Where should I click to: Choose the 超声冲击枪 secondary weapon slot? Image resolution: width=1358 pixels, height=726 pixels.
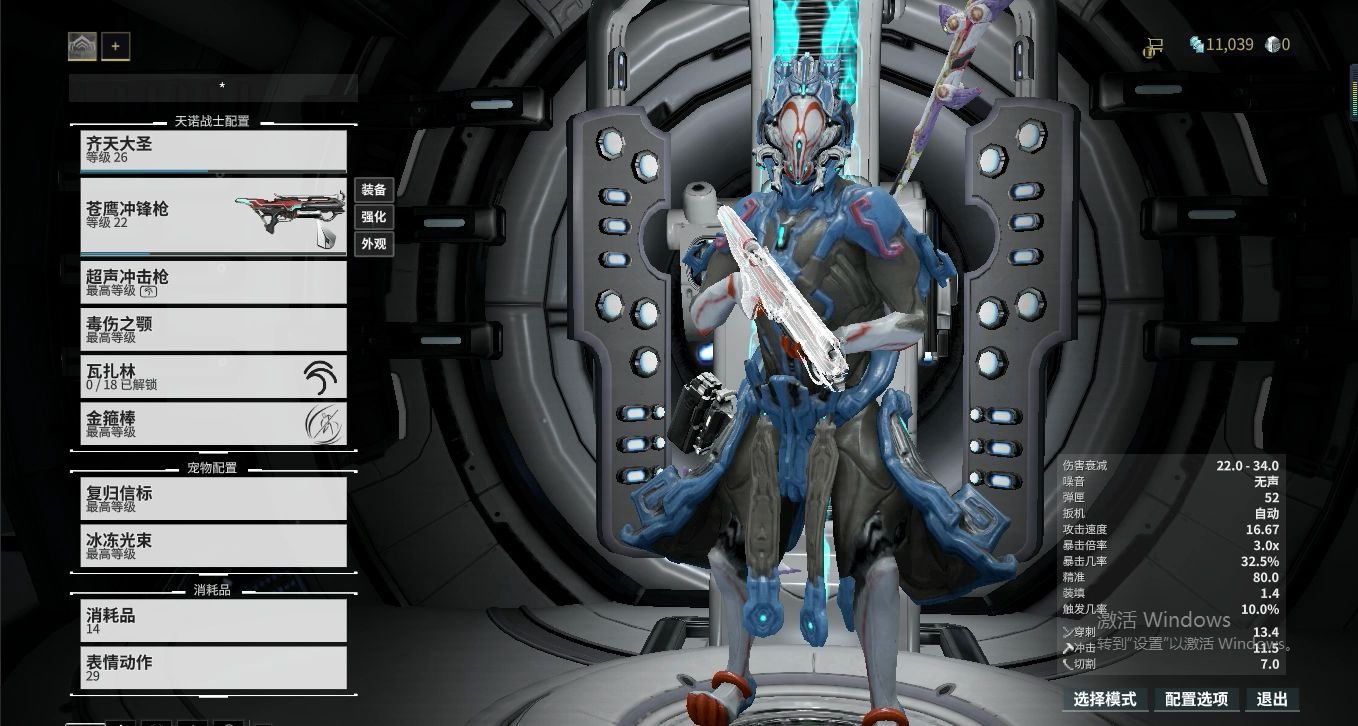213,282
